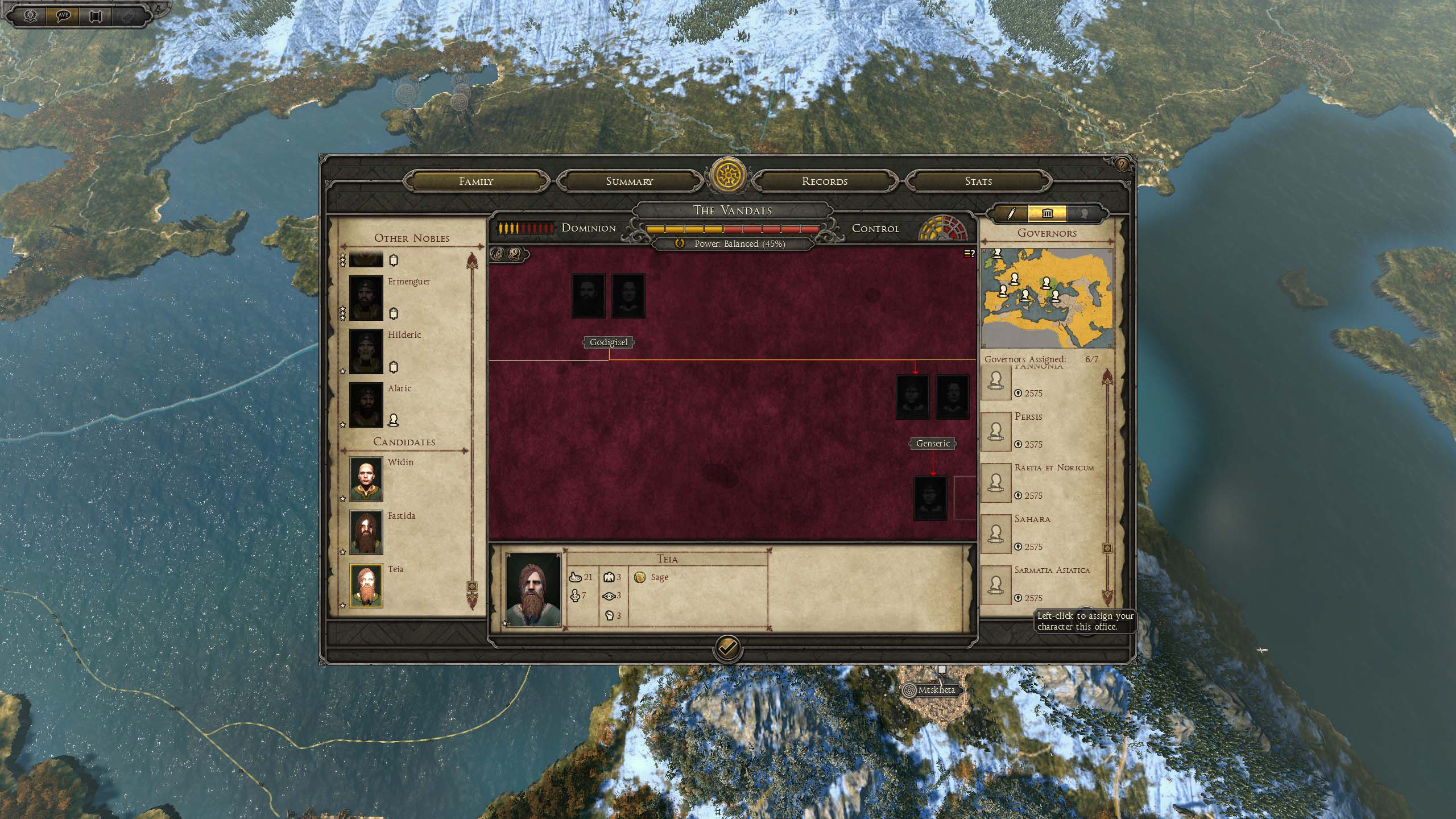1456x819 pixels.
Task: Select Alaric's portrait in the nobles list
Action: pyautogui.click(x=366, y=405)
